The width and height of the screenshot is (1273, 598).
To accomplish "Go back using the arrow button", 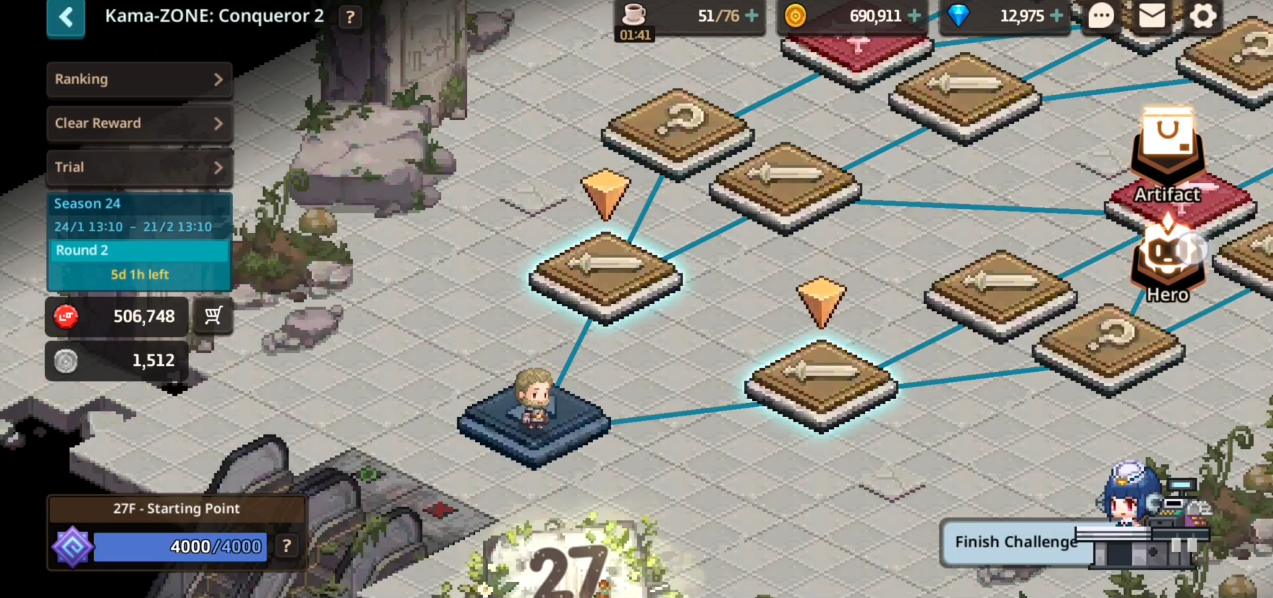I will (66, 17).
